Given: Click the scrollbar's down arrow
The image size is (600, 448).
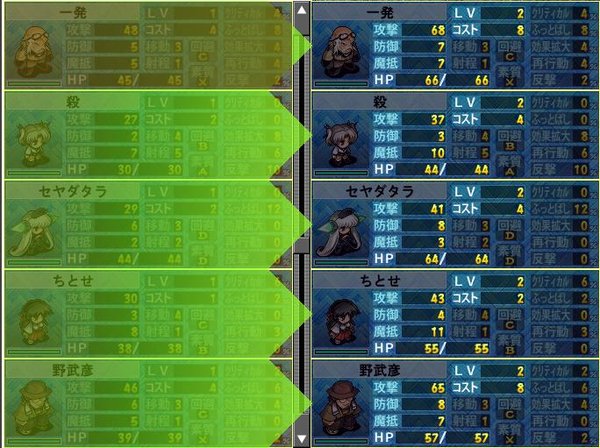Looking at the screenshot, I should coord(302,438).
